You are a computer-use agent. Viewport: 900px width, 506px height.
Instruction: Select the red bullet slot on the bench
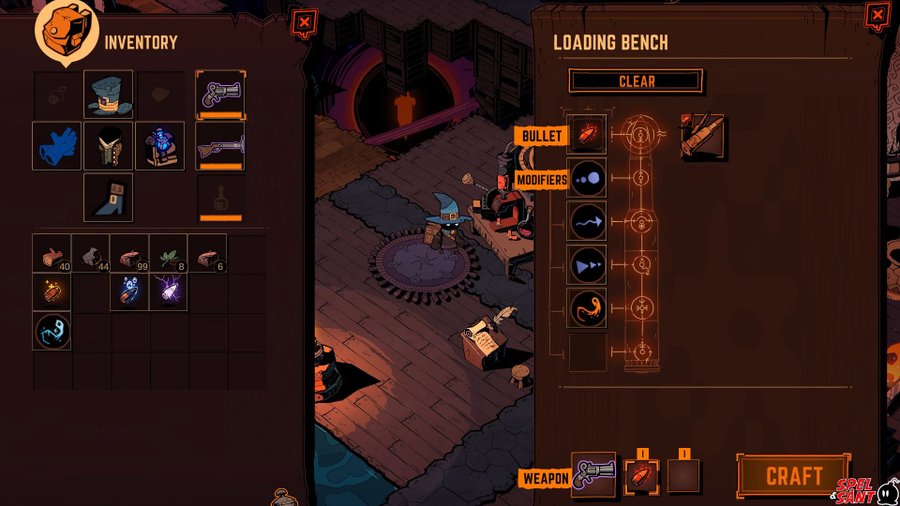click(x=587, y=136)
